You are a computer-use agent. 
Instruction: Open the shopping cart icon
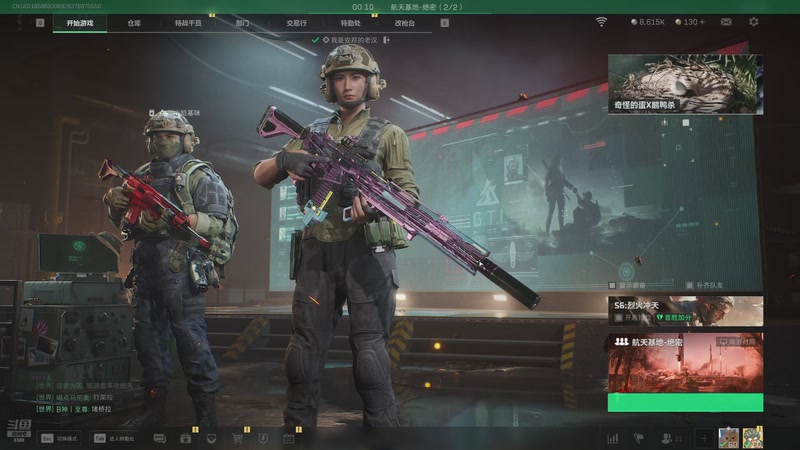tap(238, 438)
